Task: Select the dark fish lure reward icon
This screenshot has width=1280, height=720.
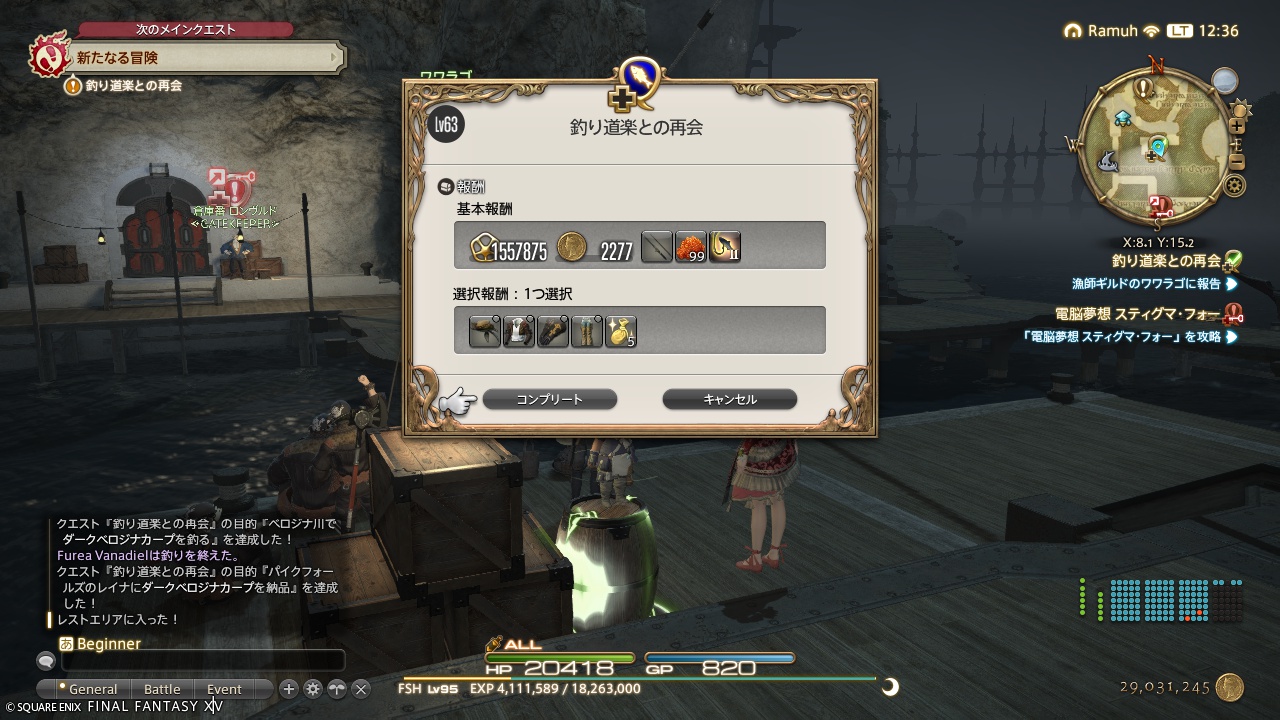Action: [x=724, y=247]
